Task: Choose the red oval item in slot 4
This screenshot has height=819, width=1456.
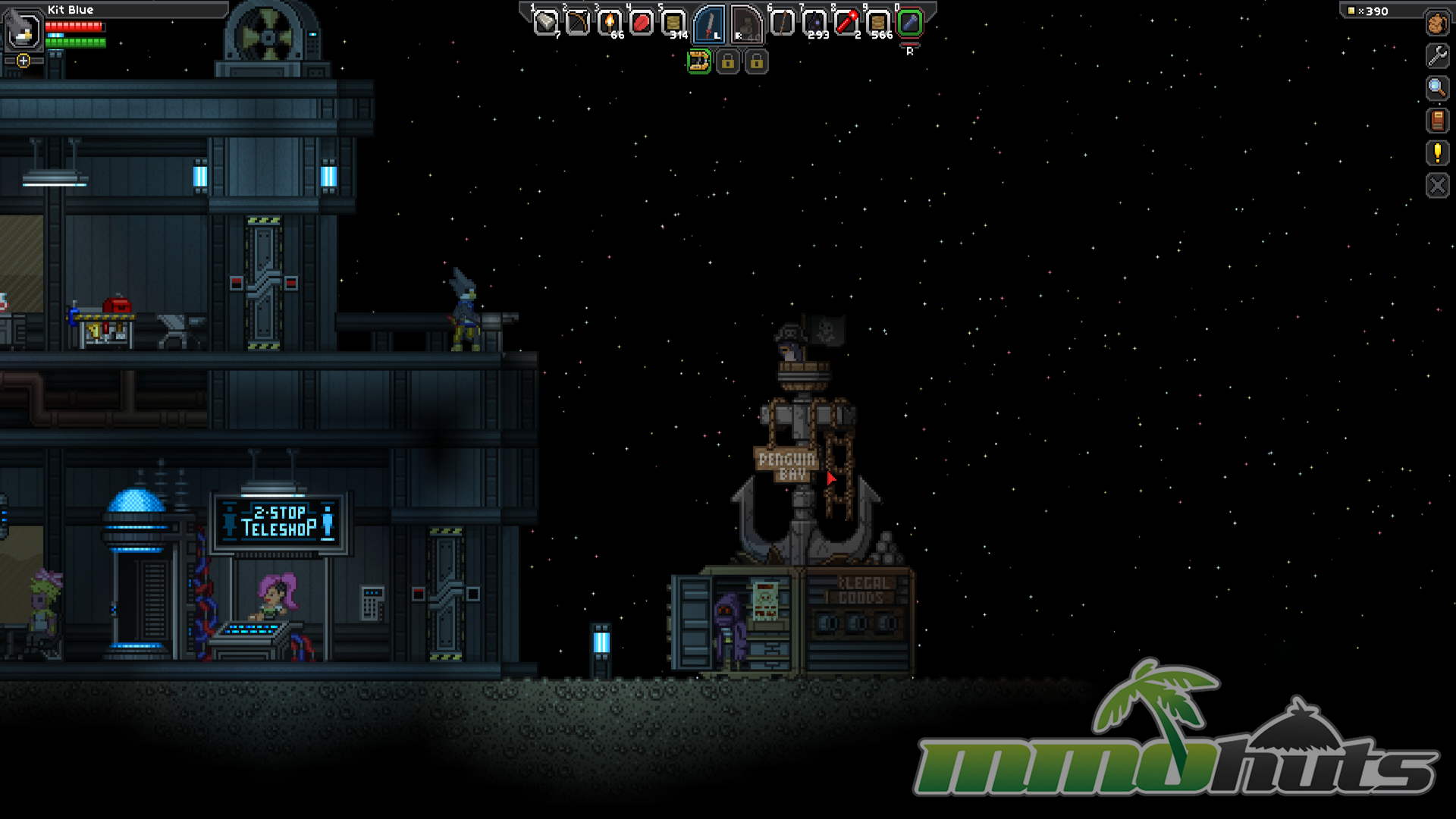Action: pyautogui.click(x=642, y=24)
